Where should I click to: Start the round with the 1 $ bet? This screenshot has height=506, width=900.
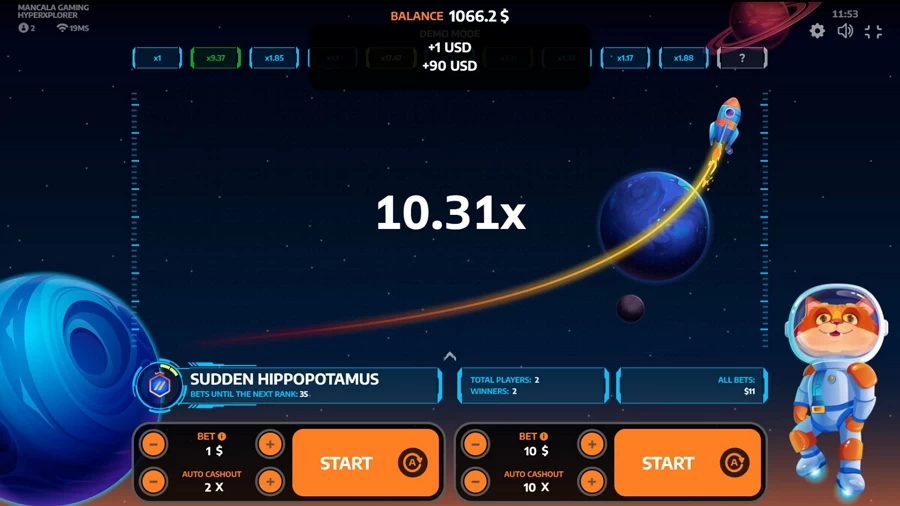click(345, 463)
